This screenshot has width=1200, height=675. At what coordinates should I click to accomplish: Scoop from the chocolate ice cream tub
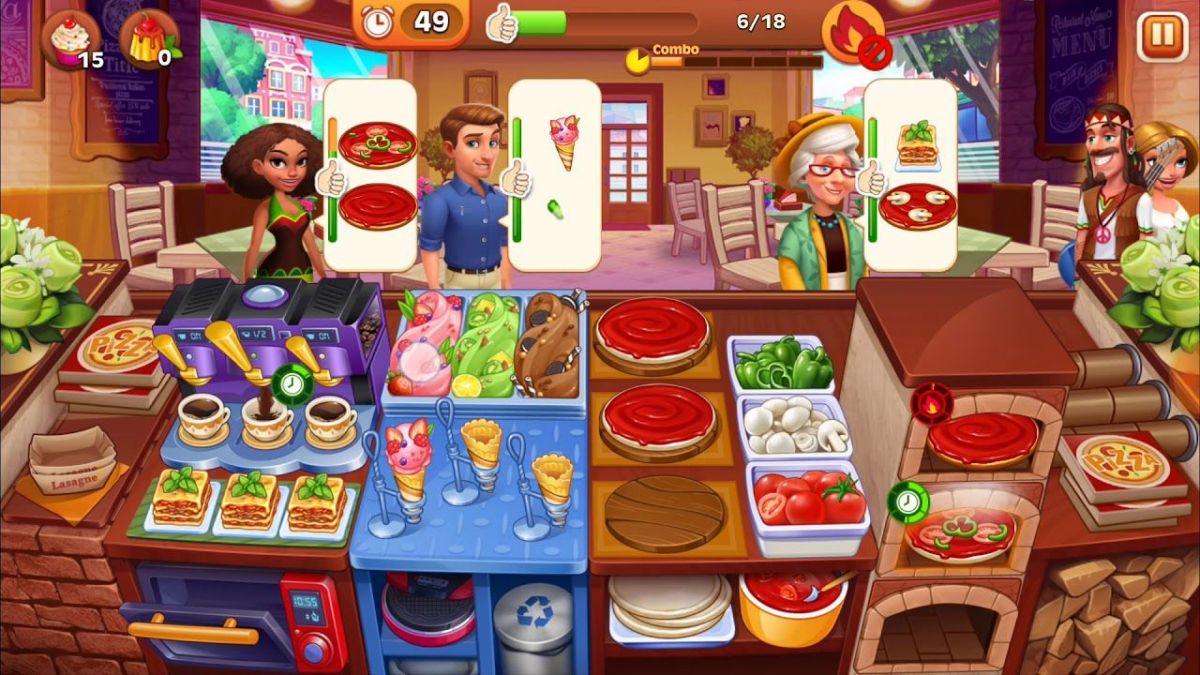tap(548, 345)
